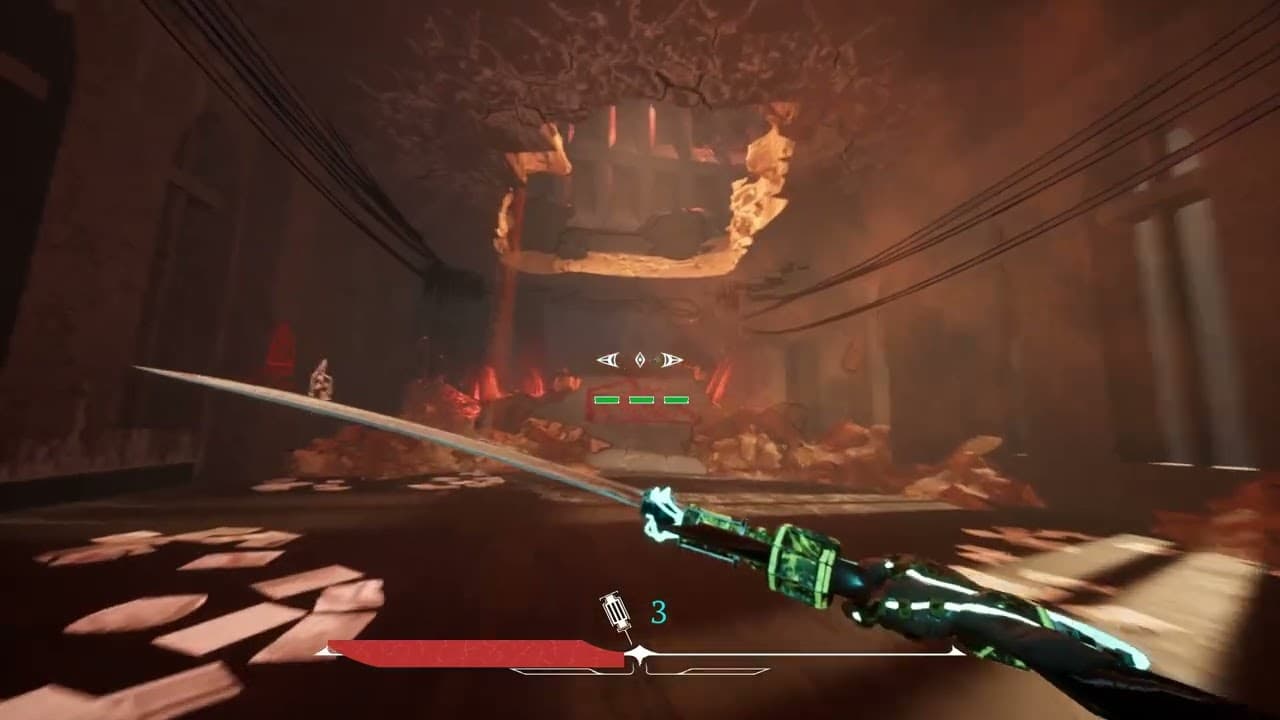Click the syringe count number 3
Screen dimensions: 1280x720
[x=658, y=612]
